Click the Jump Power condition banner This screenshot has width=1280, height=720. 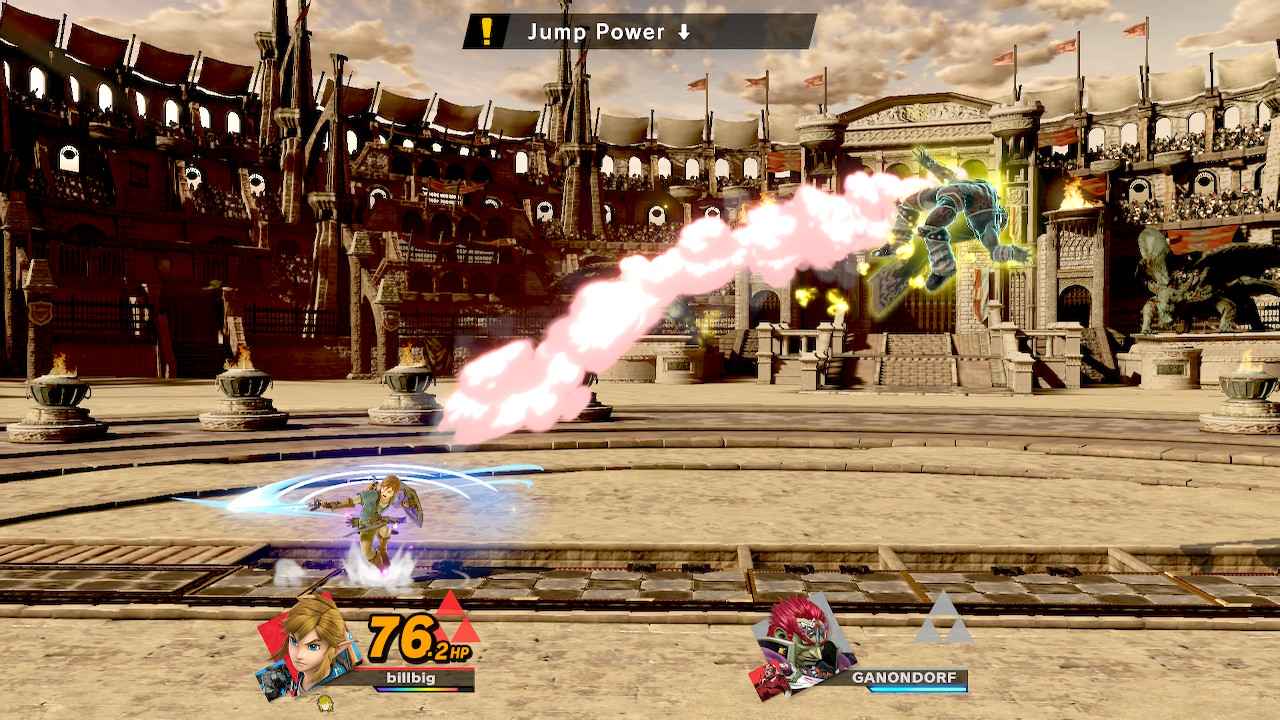[x=640, y=32]
